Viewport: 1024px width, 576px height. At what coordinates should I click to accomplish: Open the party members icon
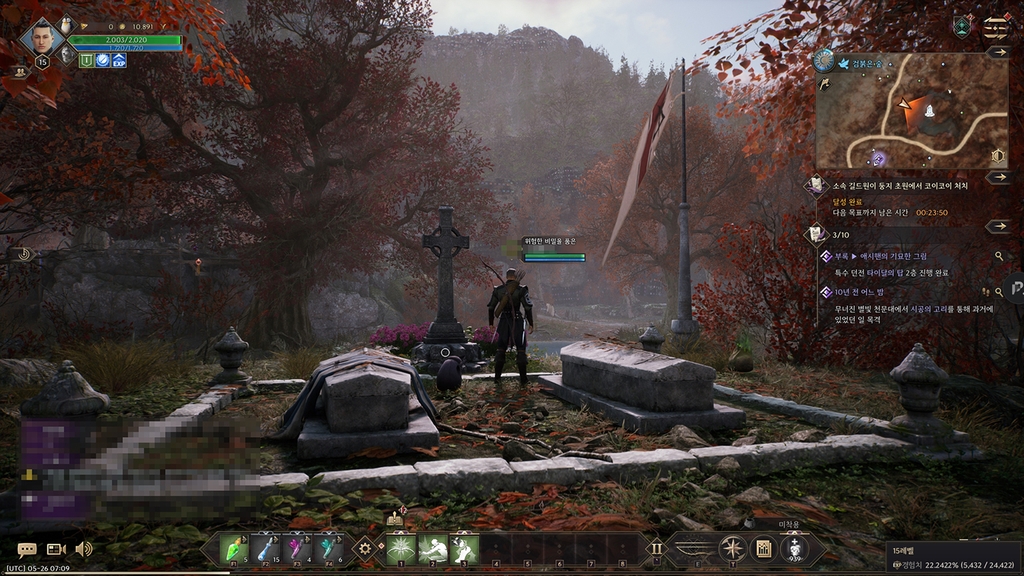click(19, 72)
